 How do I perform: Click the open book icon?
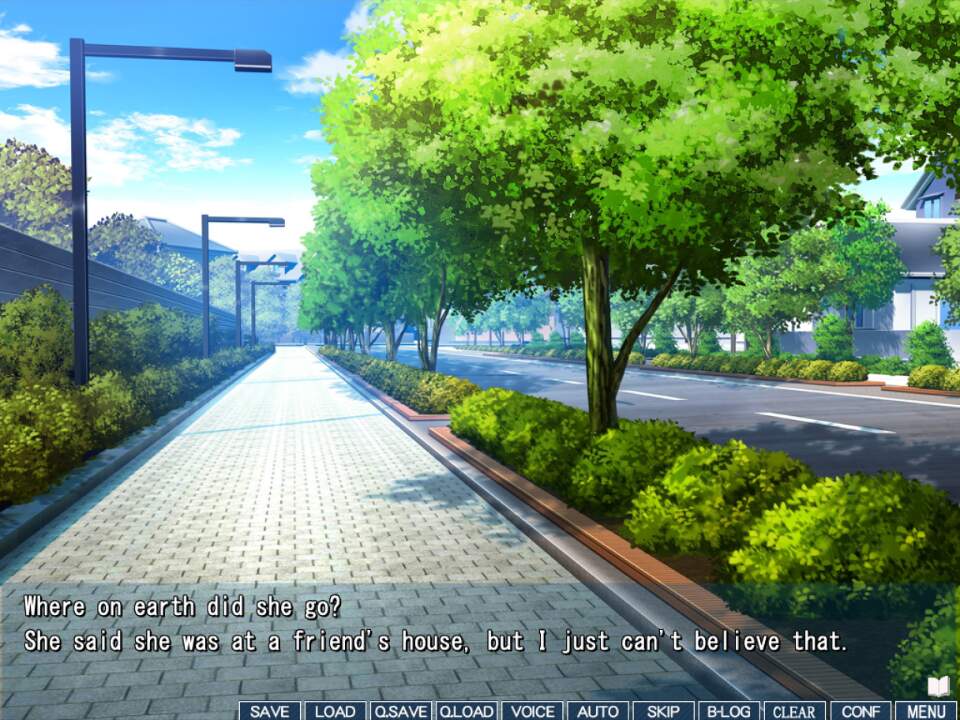938,686
